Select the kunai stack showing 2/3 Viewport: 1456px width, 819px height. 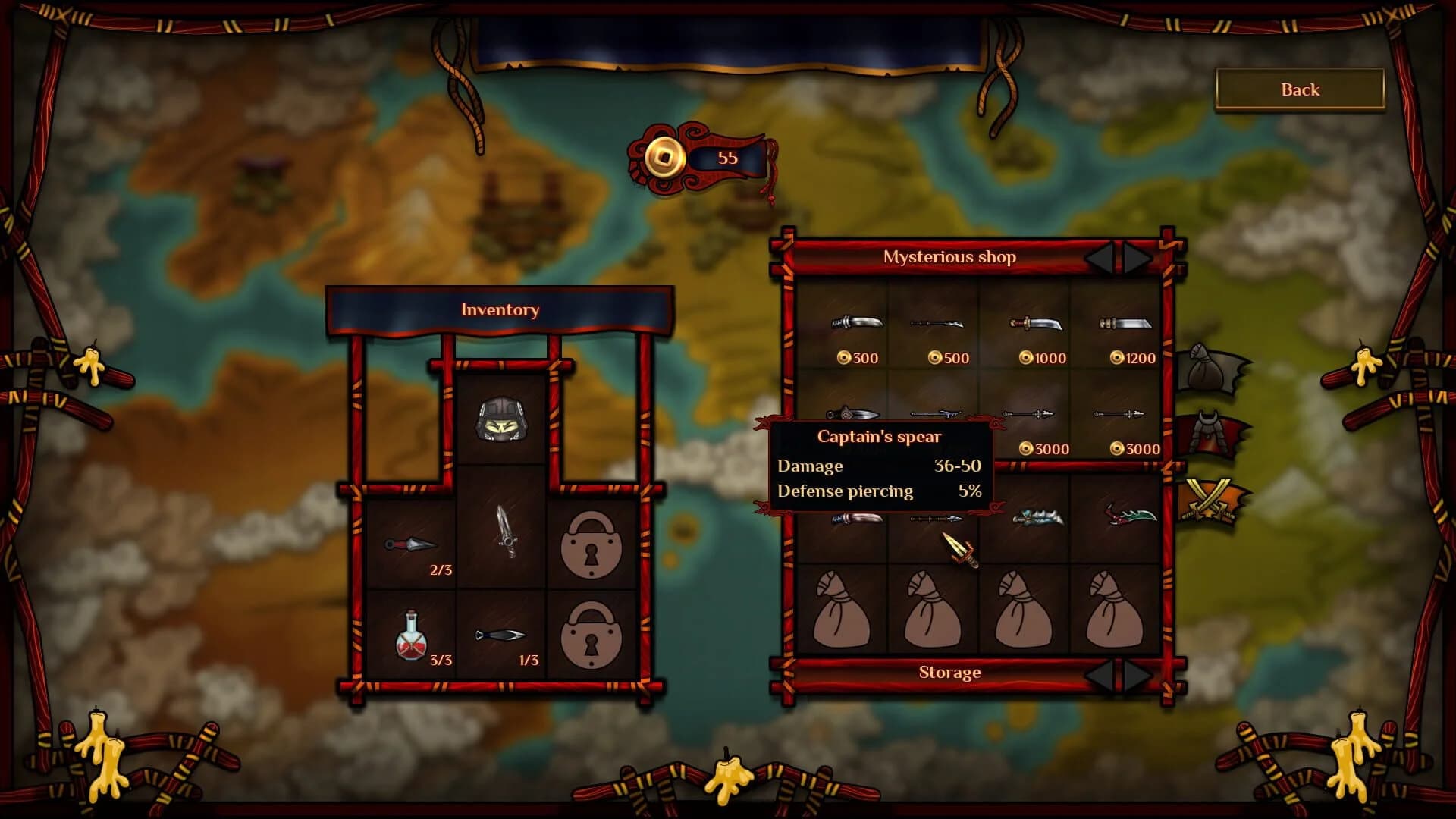409,544
